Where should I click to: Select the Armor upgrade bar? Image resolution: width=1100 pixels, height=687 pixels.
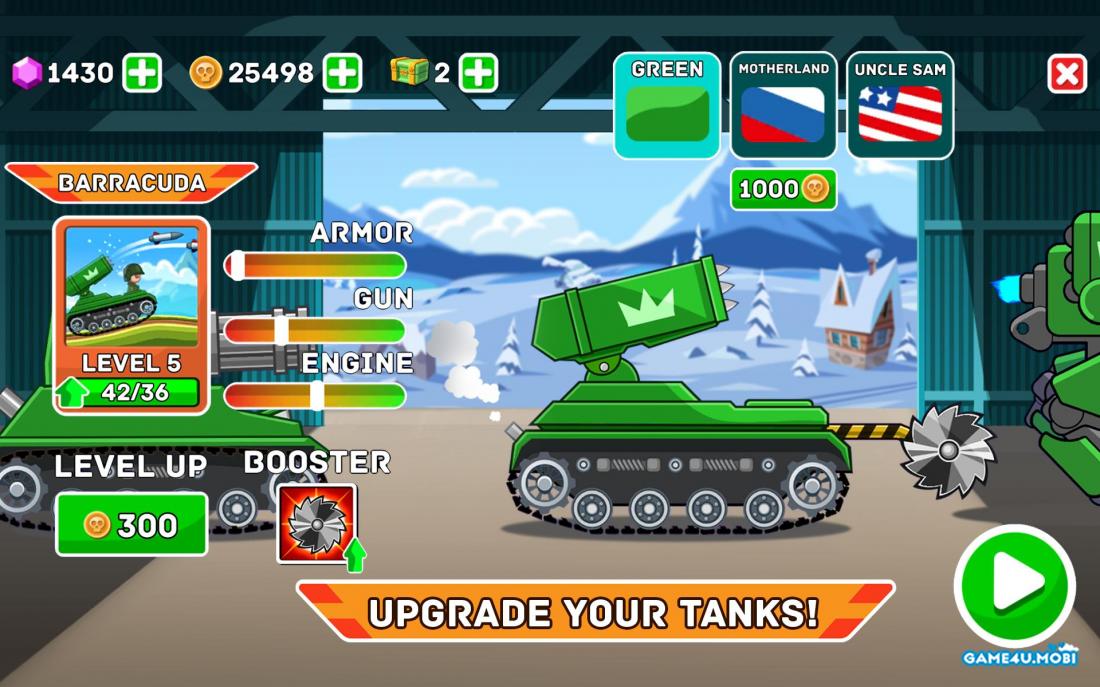tap(315, 265)
